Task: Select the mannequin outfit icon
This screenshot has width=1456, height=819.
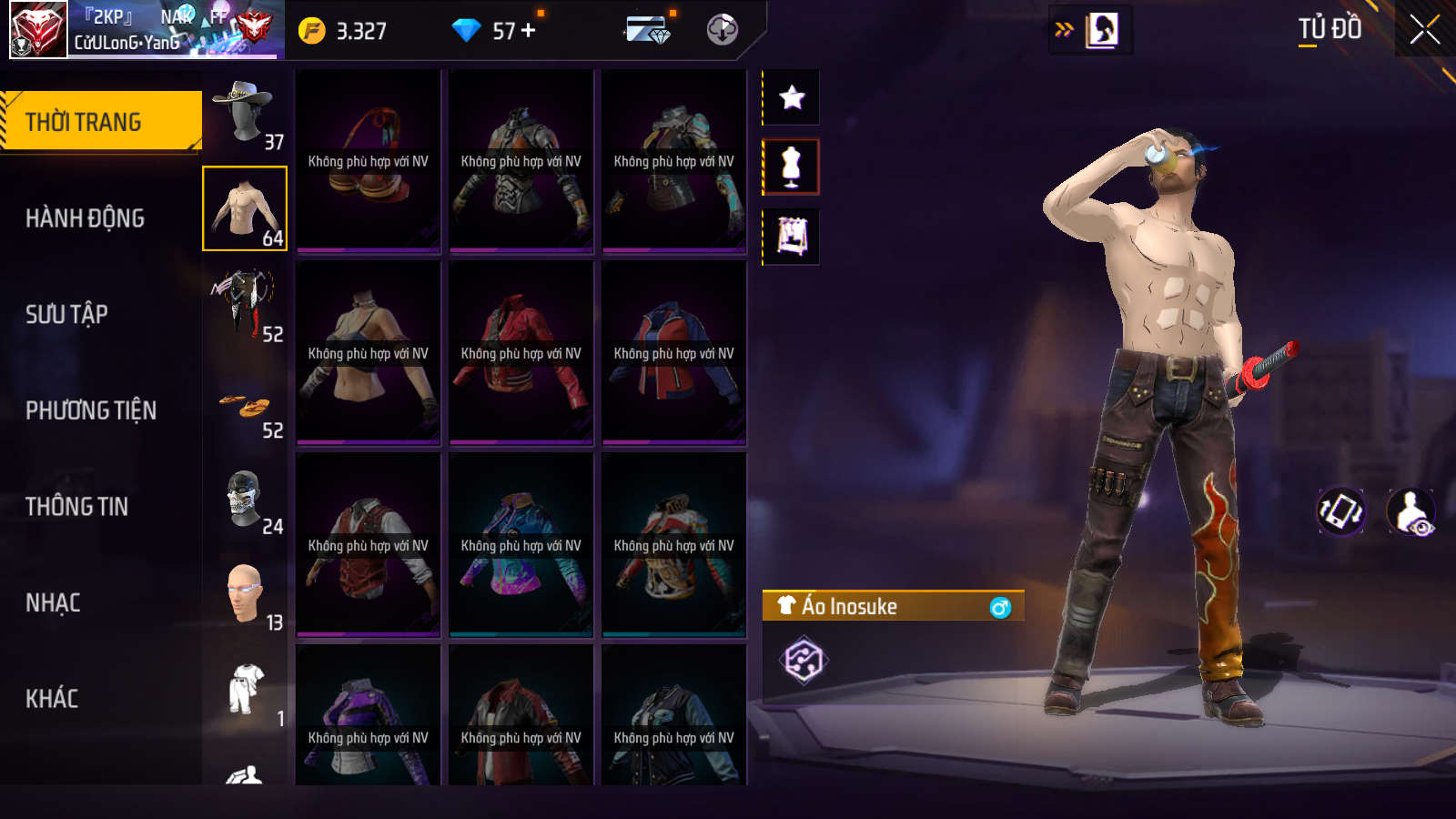Action: coord(792,167)
